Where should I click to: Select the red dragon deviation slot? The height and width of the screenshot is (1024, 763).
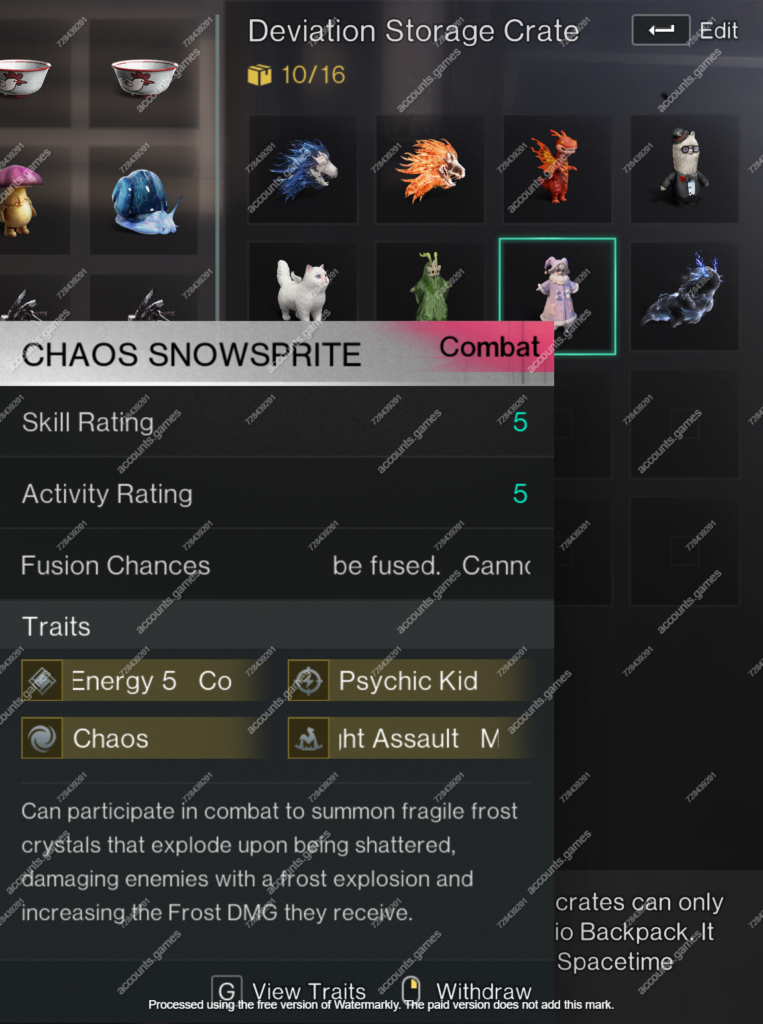pyautogui.click(x=557, y=168)
